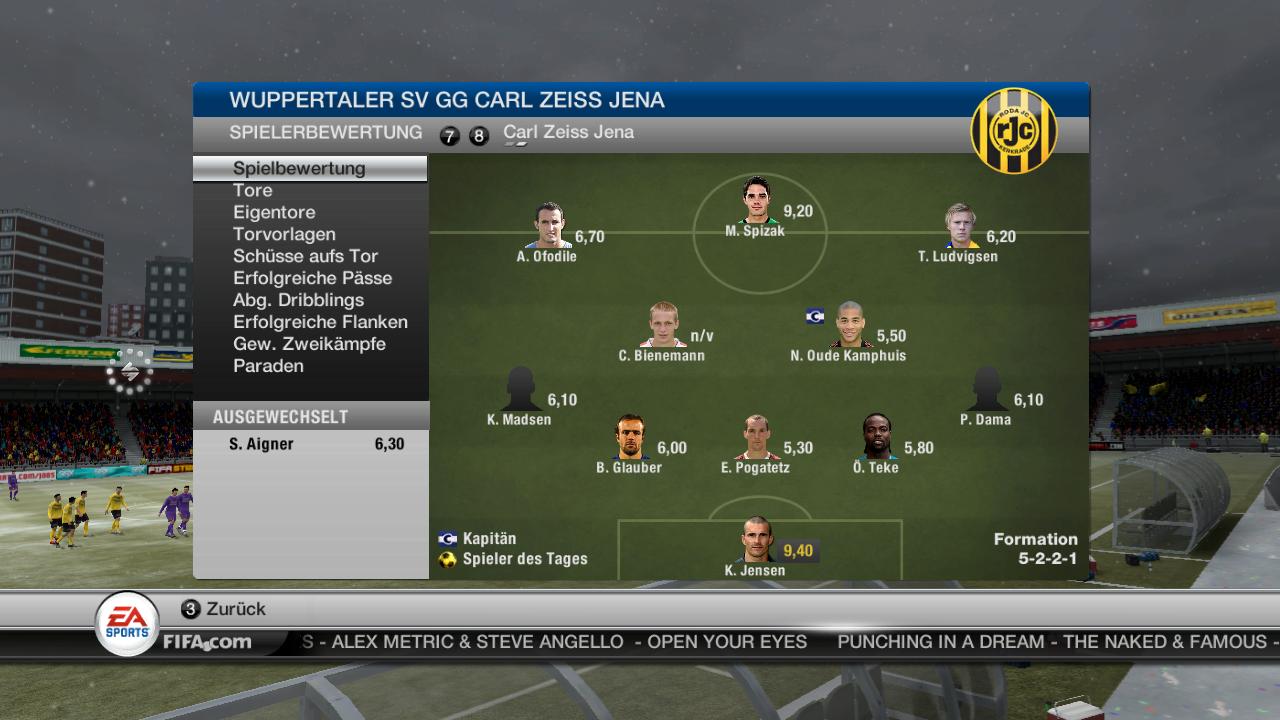This screenshot has width=1280, height=720.
Task: Choose defender E. Pogatetz portrait
Action: click(756, 438)
